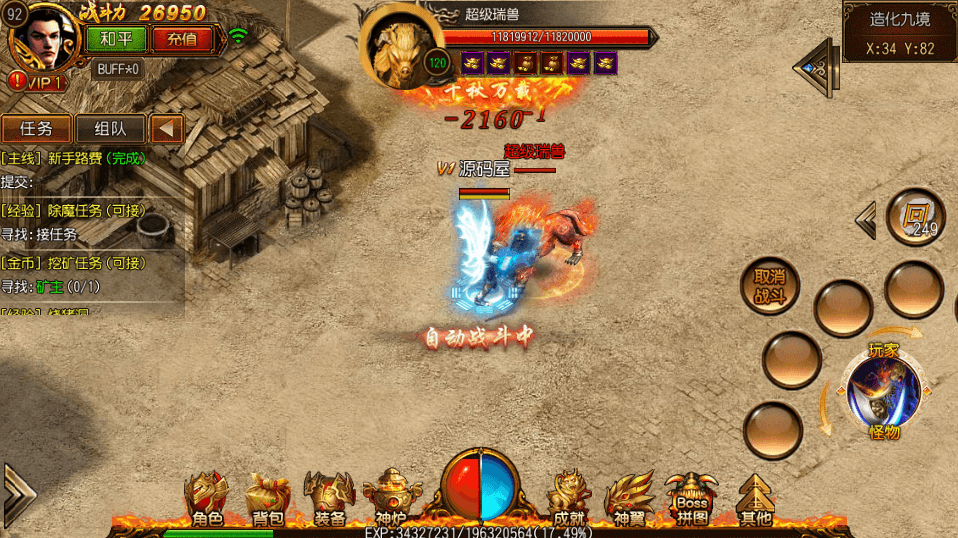Open the Boss 拼图 puzzle menu

click(692, 498)
